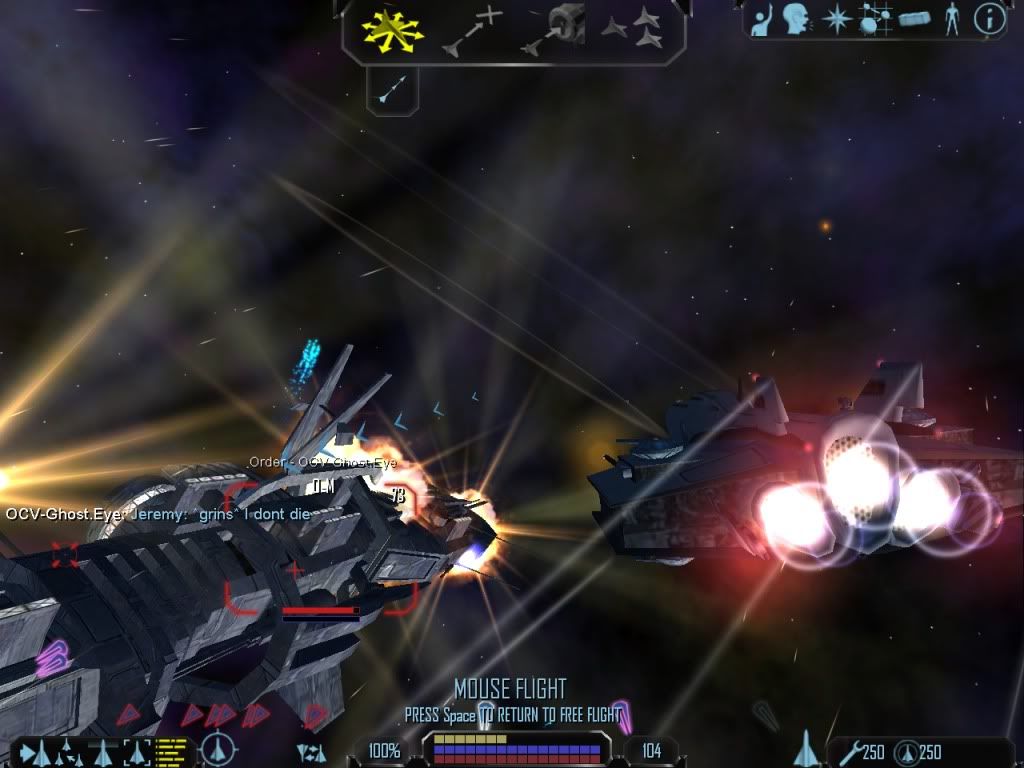The image size is (1024, 768).
Task: Open the talking-head chat icon
Action: (796, 19)
